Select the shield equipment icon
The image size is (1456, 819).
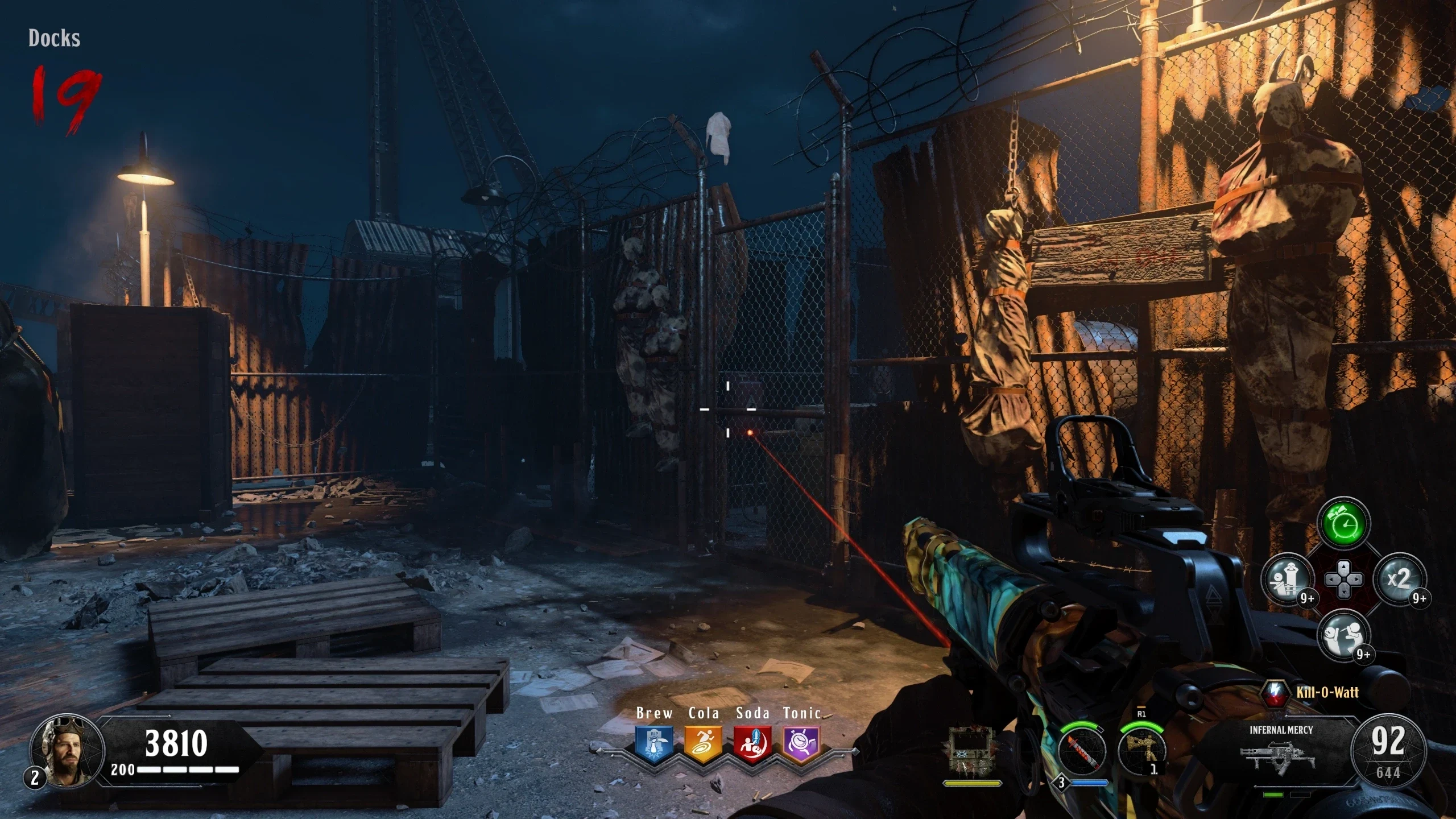[971, 752]
